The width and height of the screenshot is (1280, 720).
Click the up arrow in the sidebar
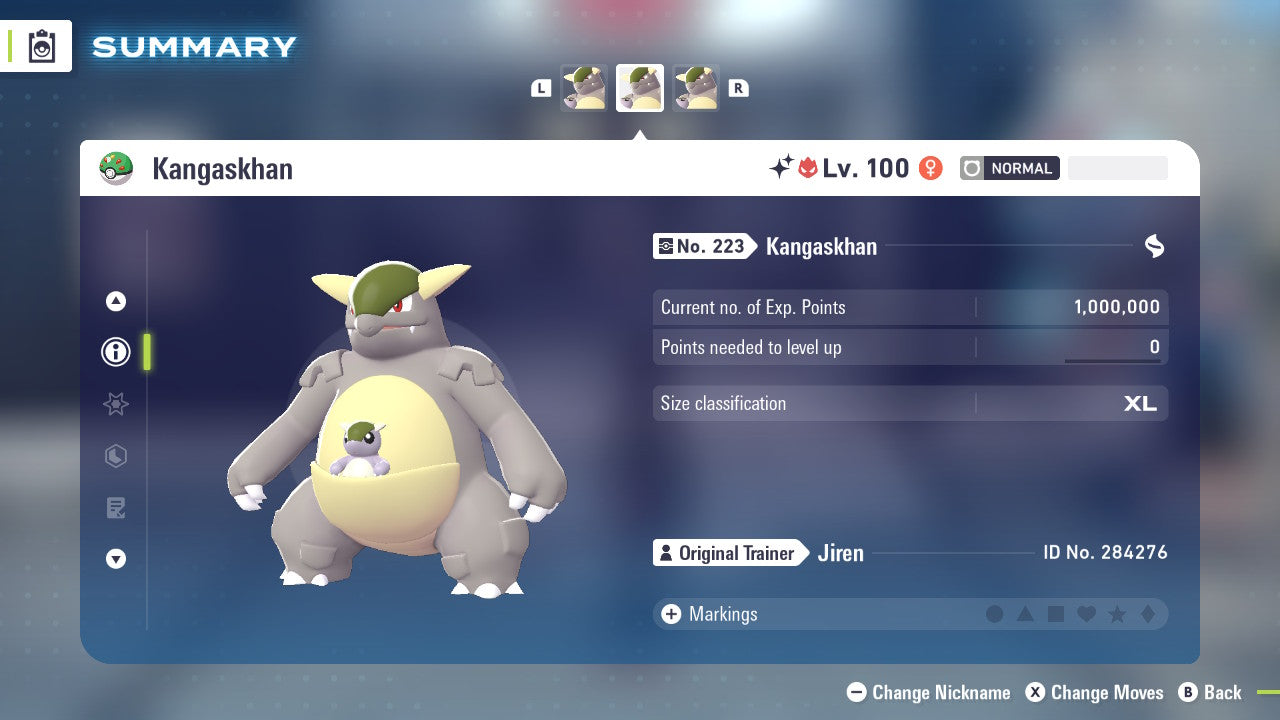tap(115, 300)
